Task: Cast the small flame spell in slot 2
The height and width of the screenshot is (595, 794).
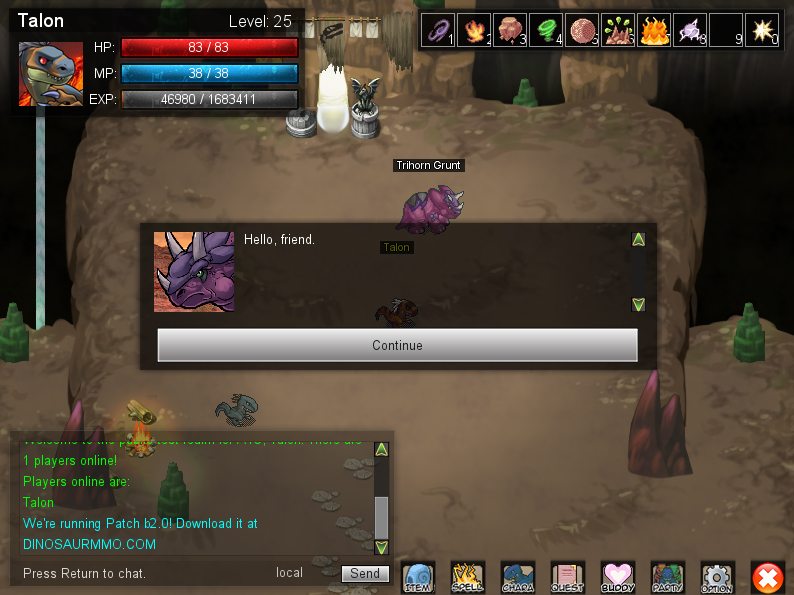Action: (473, 29)
